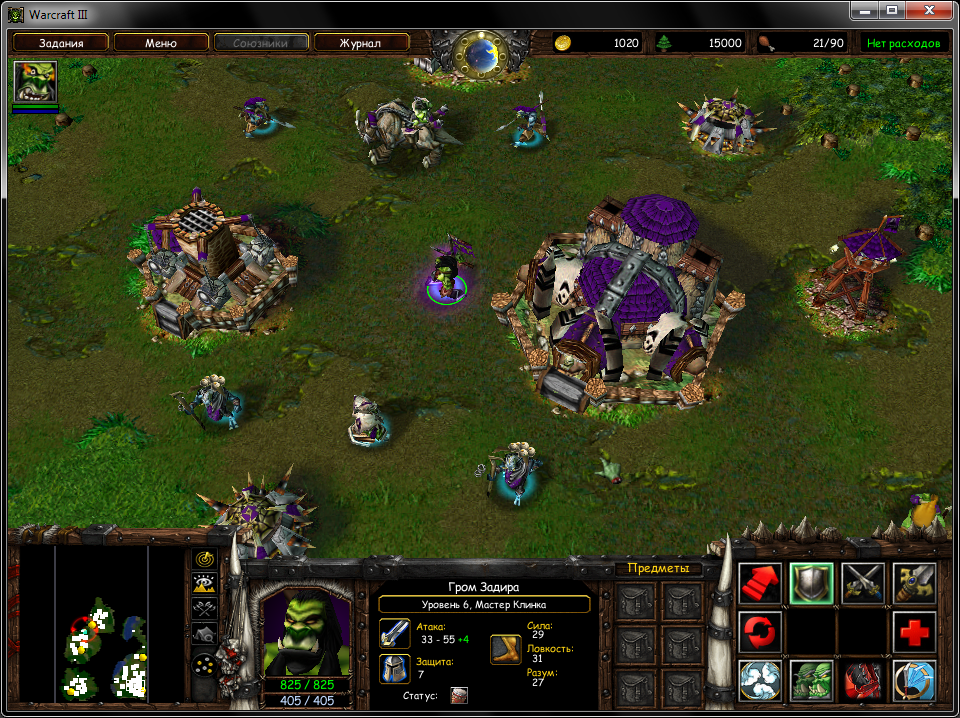Click the minimap

pyautogui.click(x=100, y=627)
